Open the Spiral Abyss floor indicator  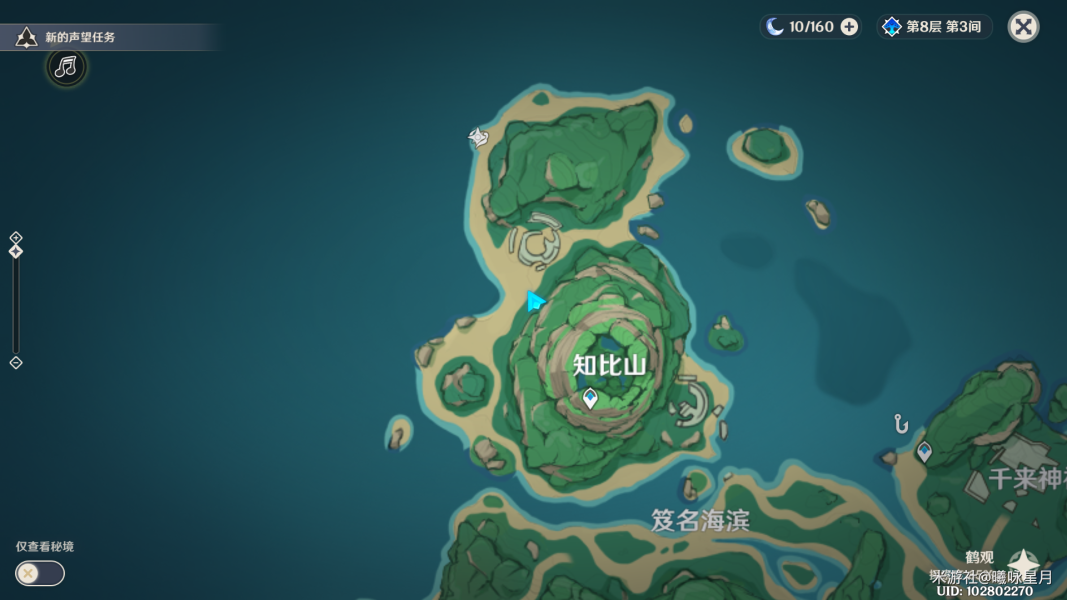[933, 27]
